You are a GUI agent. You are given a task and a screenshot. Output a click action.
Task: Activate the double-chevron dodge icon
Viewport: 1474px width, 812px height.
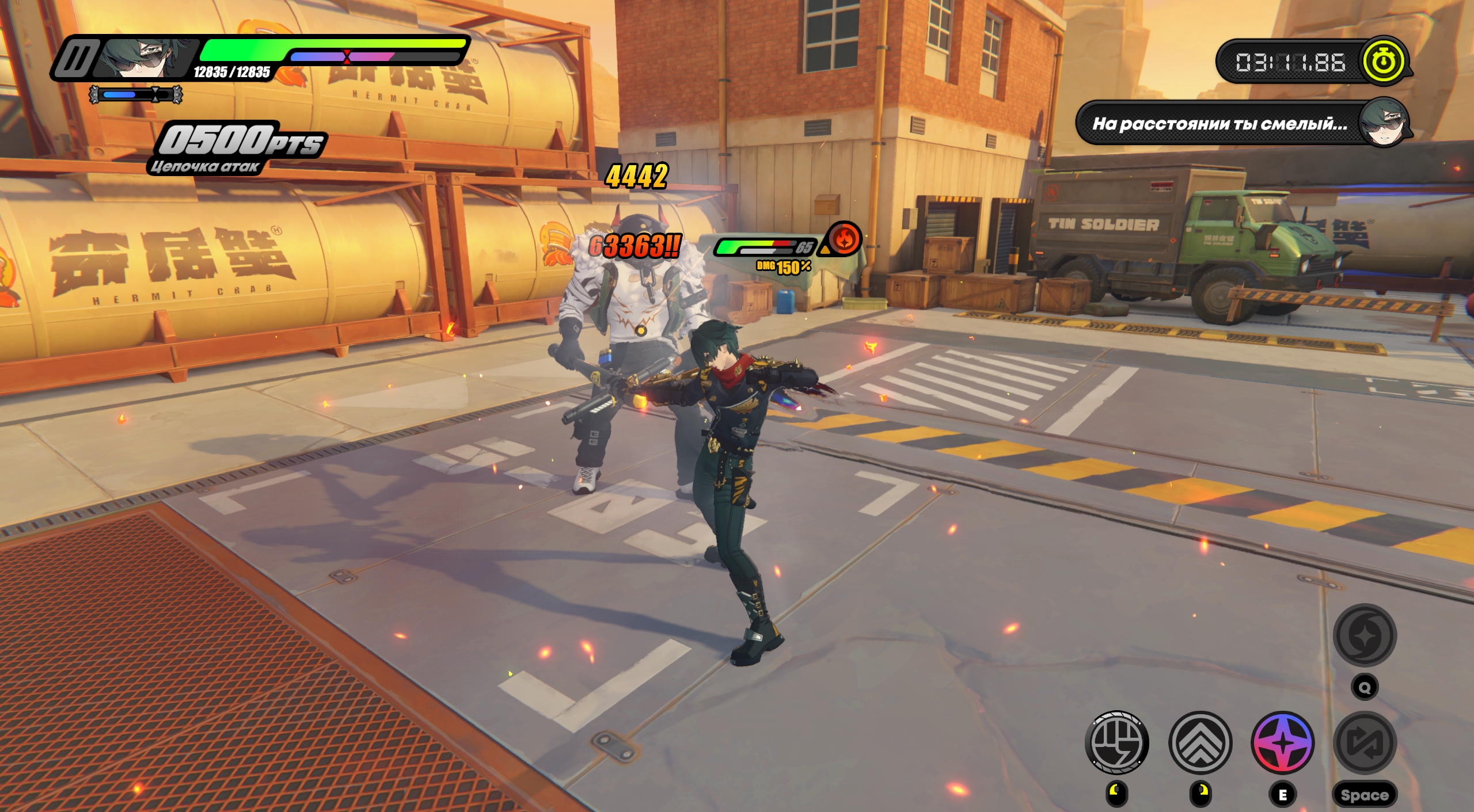click(x=1200, y=742)
